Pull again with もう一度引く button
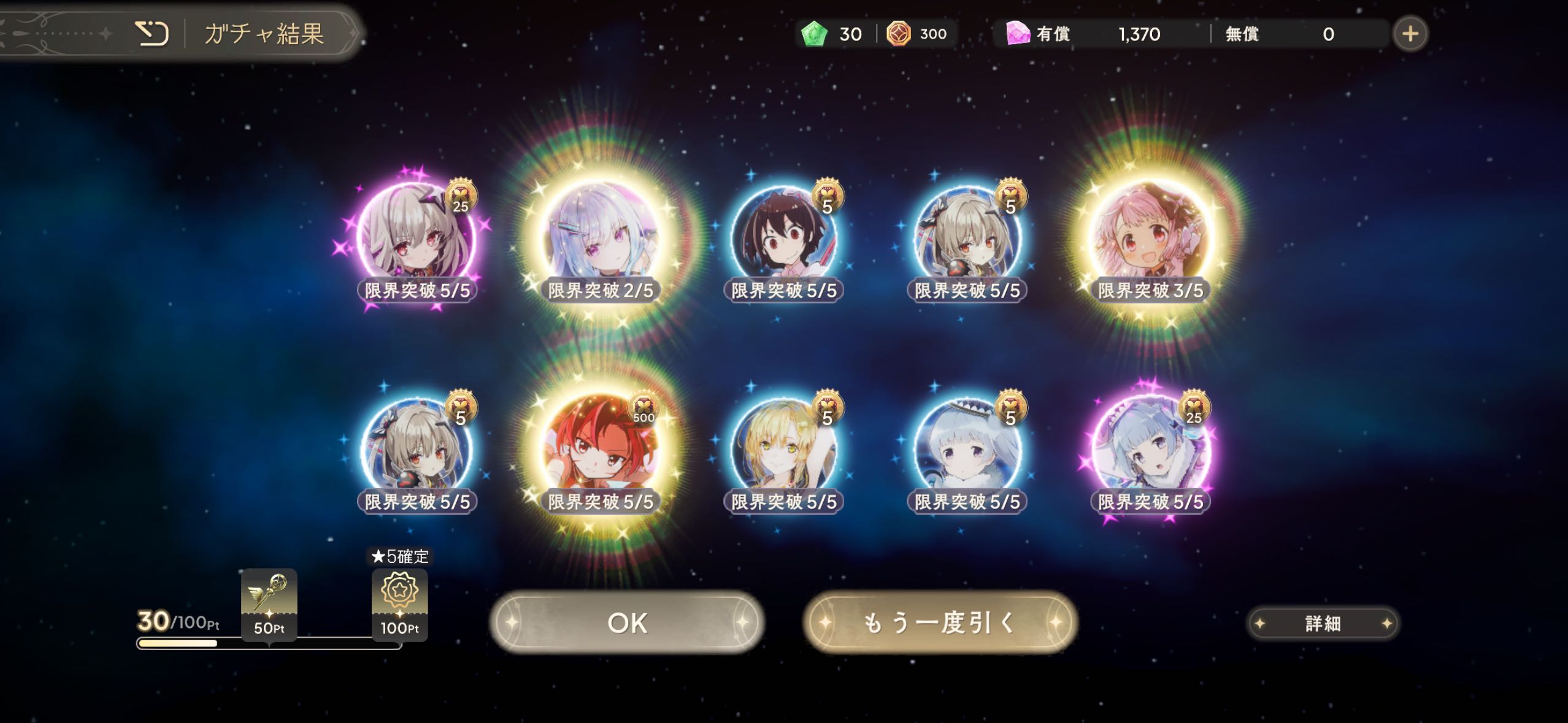 (x=940, y=622)
